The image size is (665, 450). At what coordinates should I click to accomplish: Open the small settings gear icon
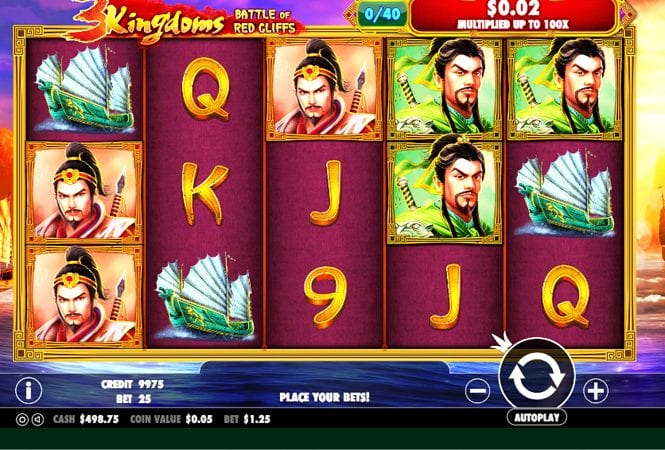[24, 419]
